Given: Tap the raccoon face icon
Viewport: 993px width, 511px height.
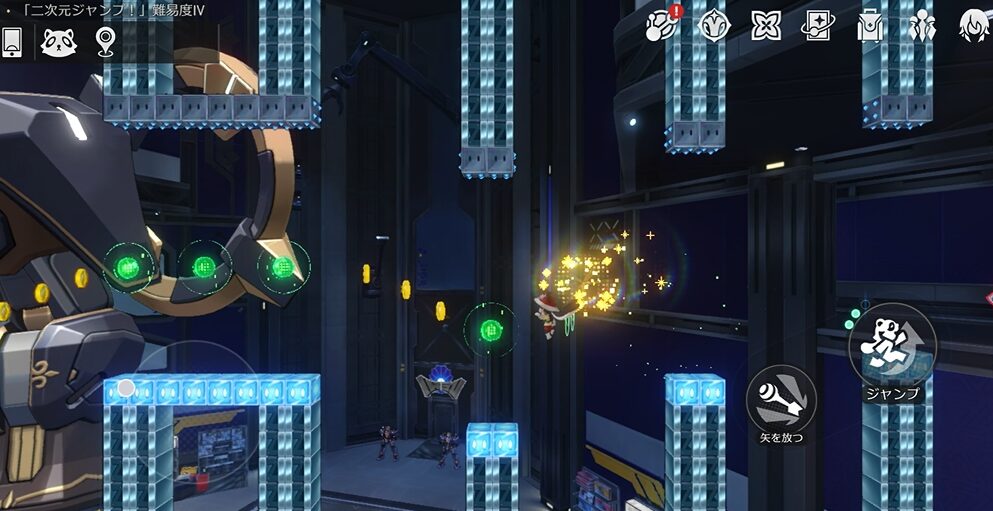Looking at the screenshot, I should tap(57, 41).
